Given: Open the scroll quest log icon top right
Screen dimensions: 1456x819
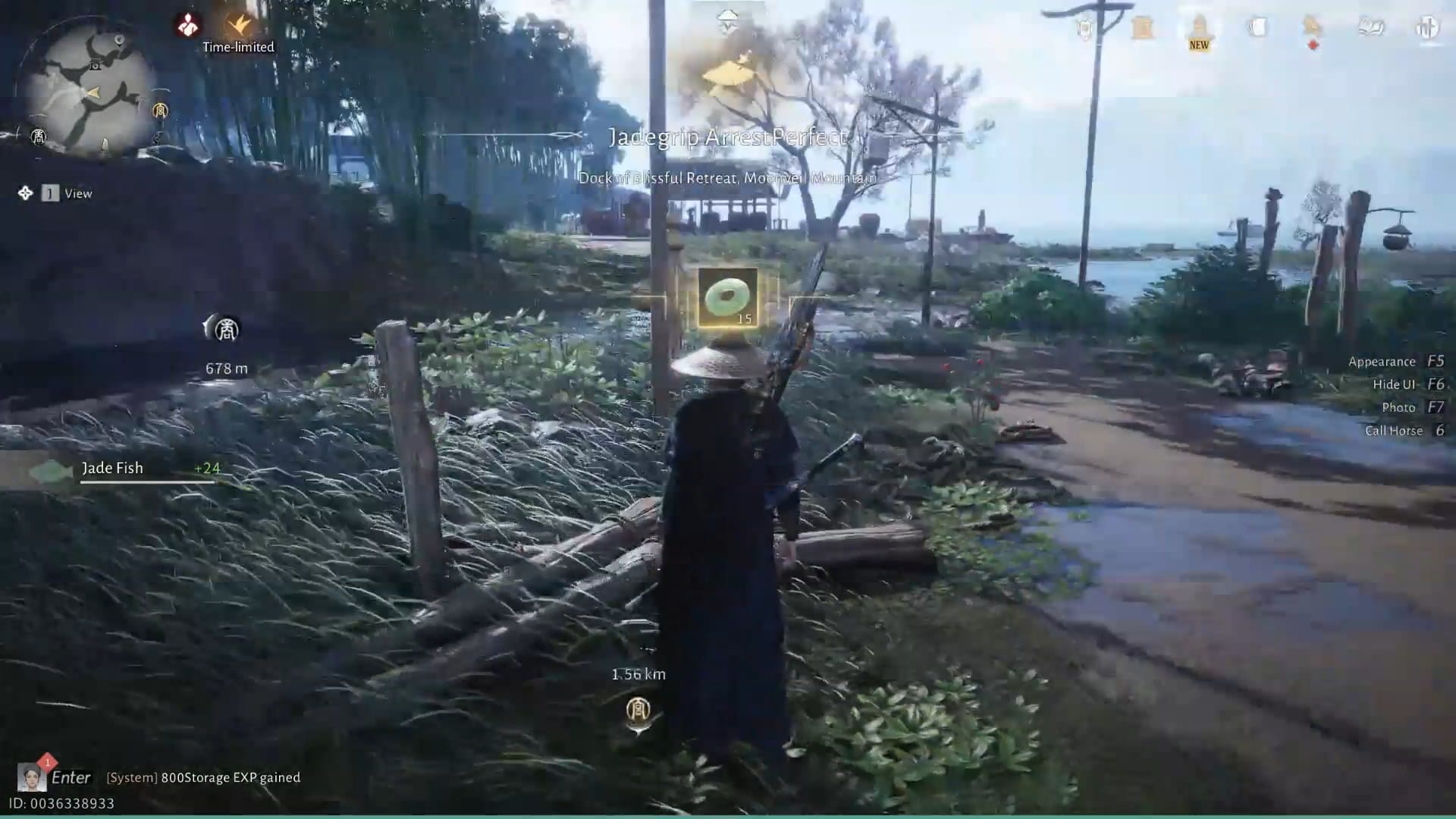Looking at the screenshot, I should click(1142, 27).
